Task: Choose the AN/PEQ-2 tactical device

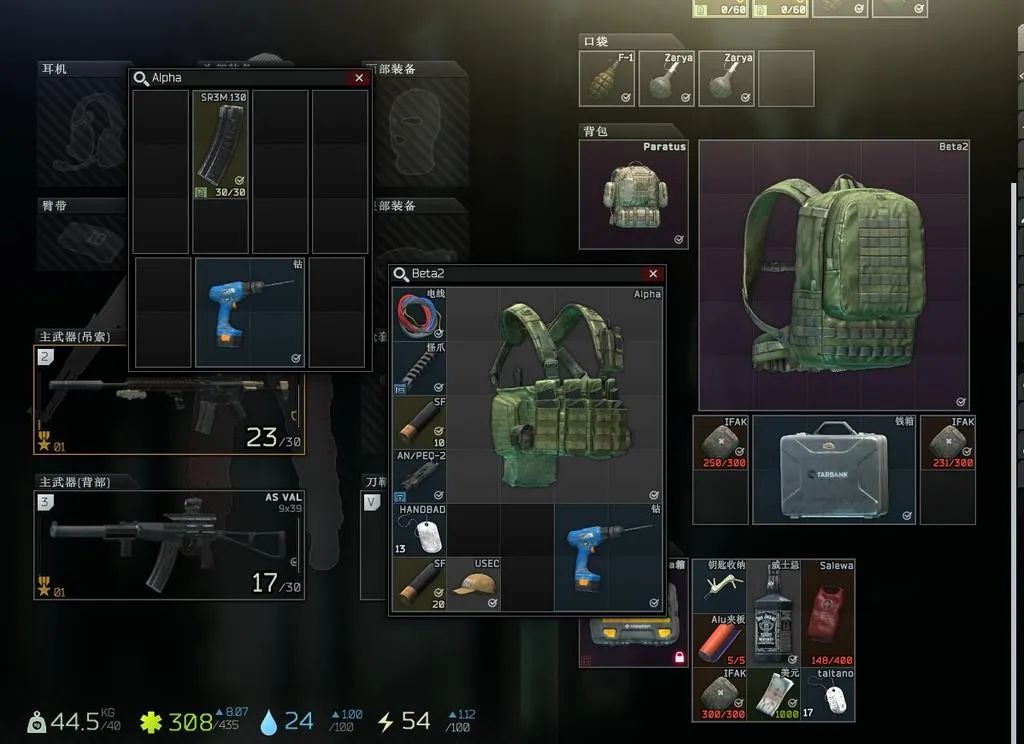Action: coord(419,476)
